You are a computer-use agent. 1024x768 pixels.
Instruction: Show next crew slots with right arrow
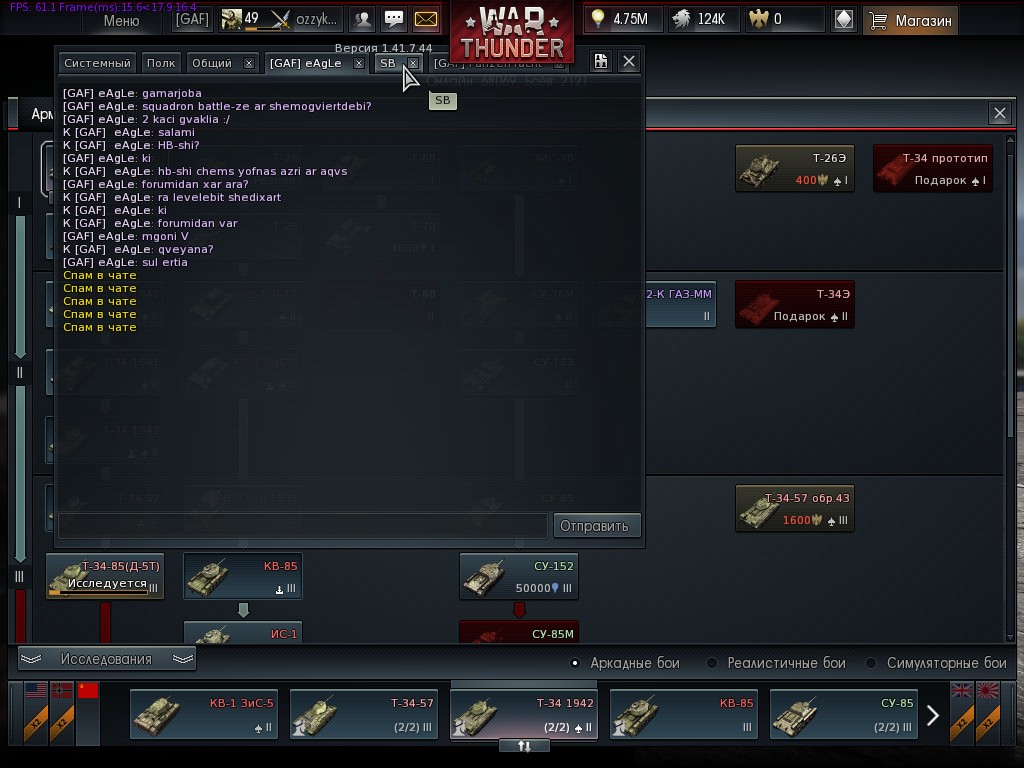pyautogui.click(x=932, y=715)
